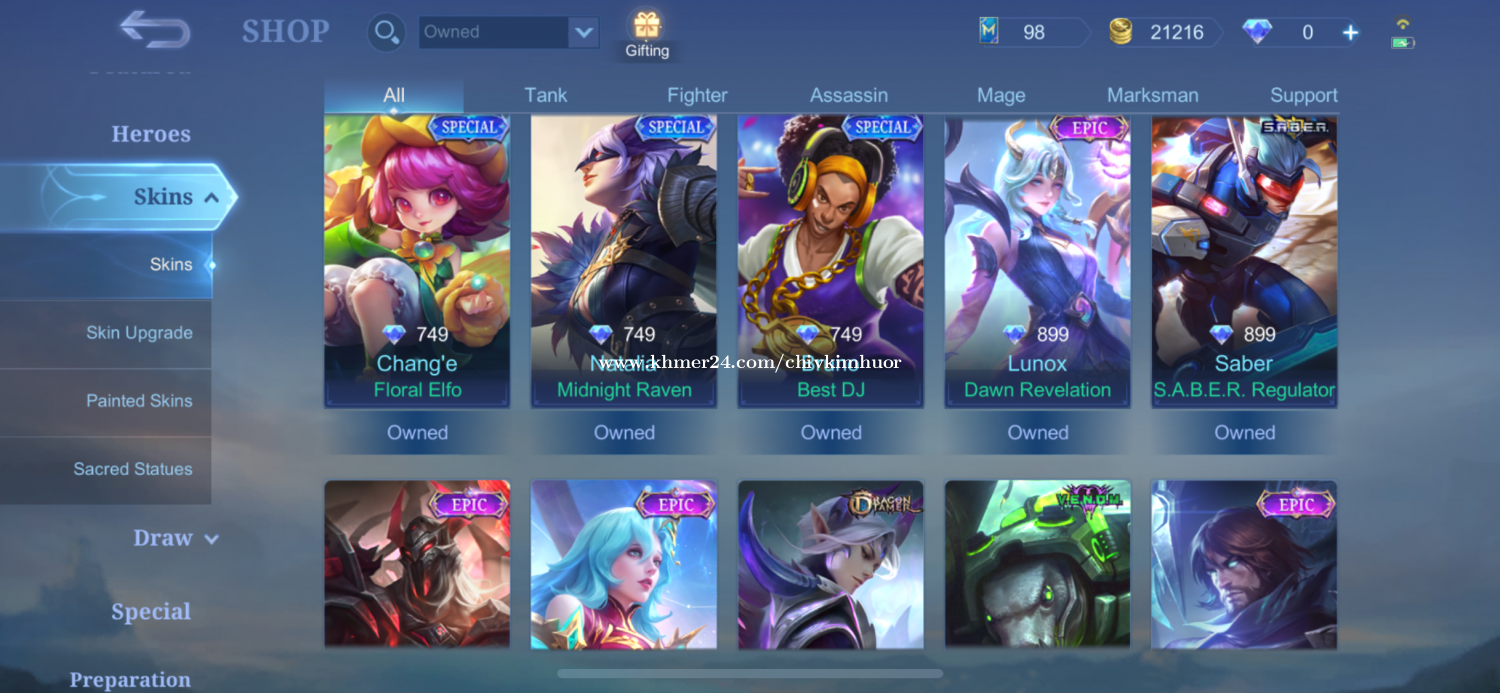Open the Heroes shop section
This screenshot has height=693, width=1500.
pos(151,134)
